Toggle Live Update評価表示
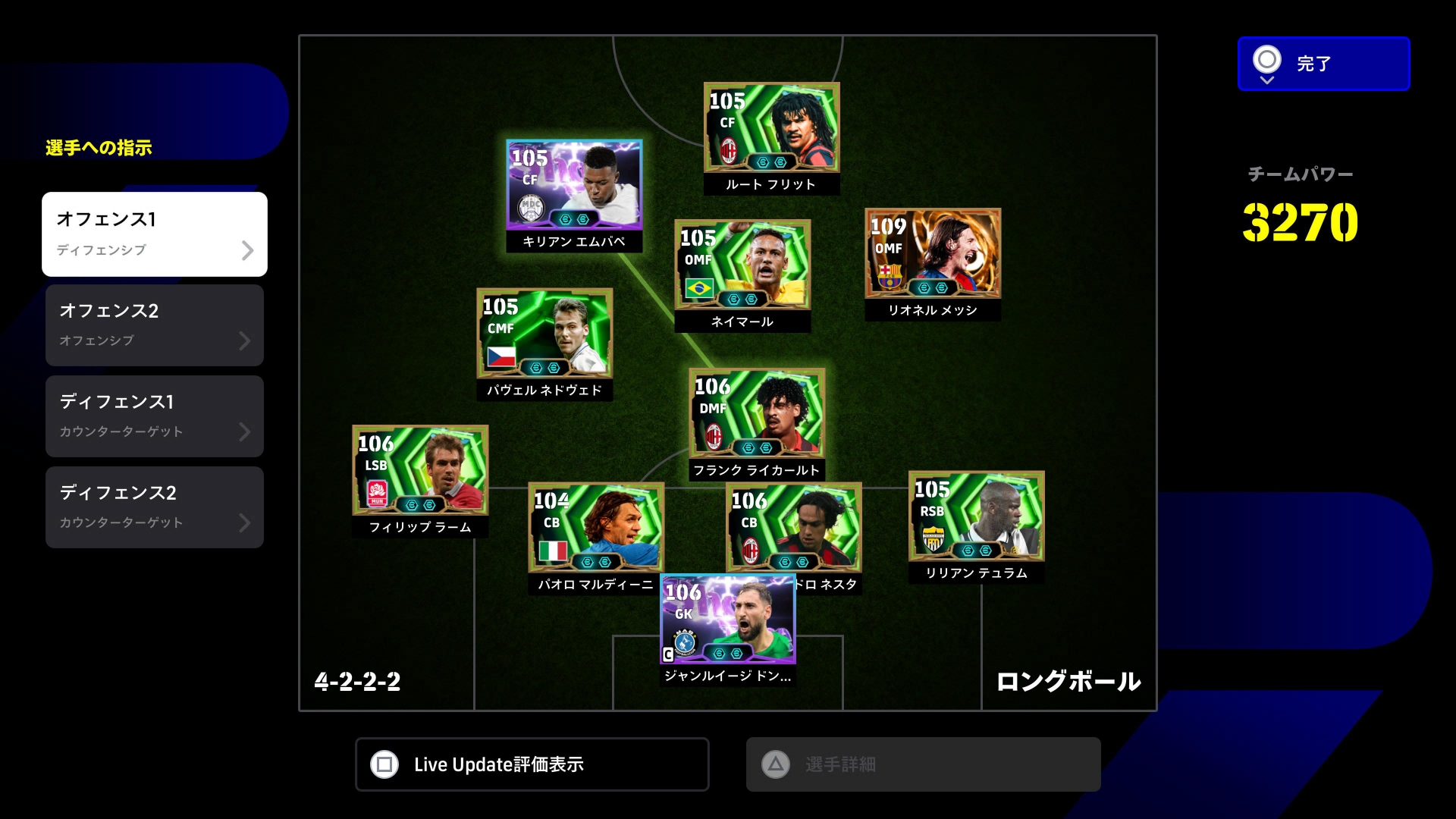The height and width of the screenshot is (819, 1456). [532, 764]
